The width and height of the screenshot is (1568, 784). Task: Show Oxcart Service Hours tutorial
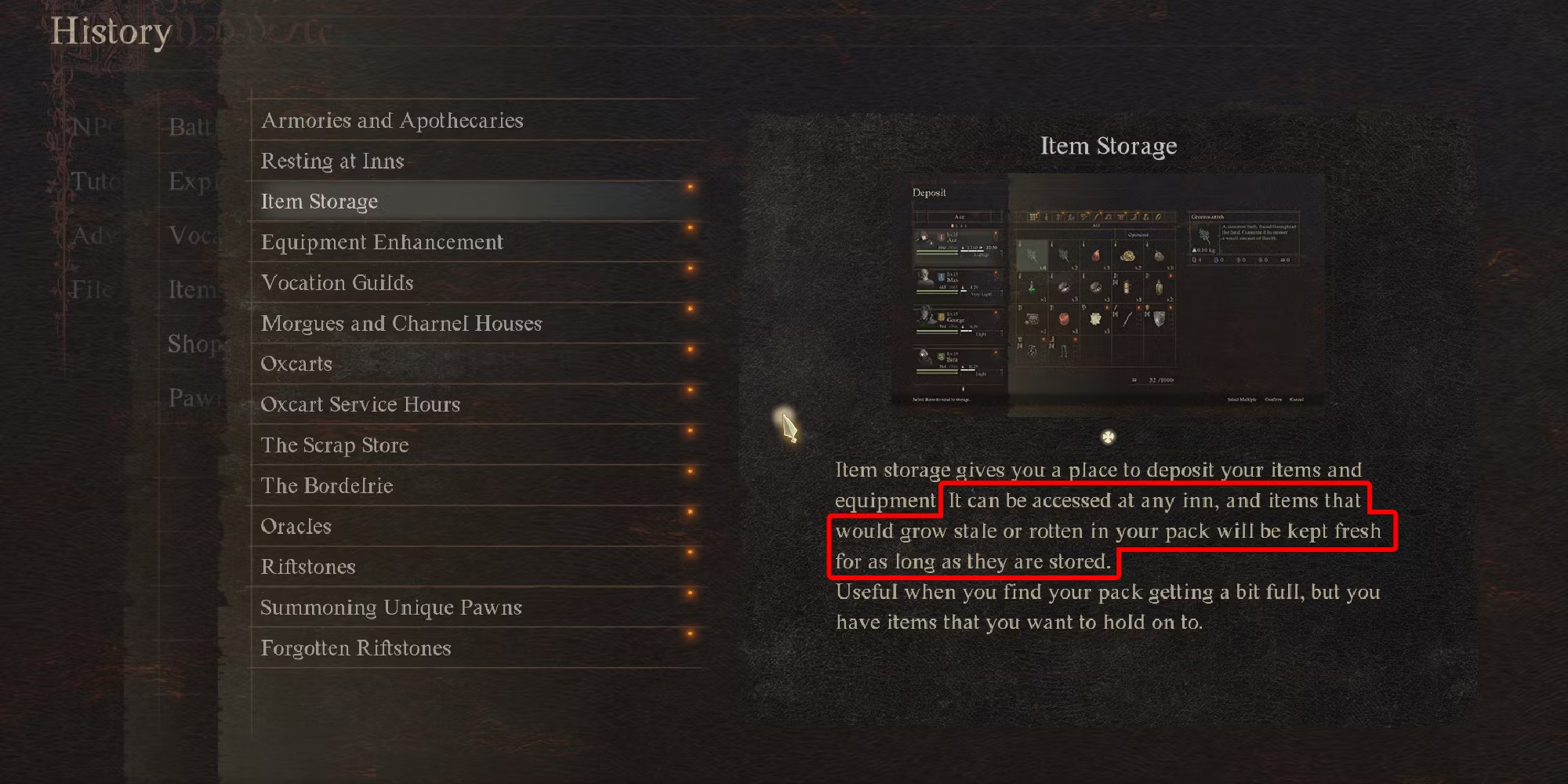(x=361, y=405)
